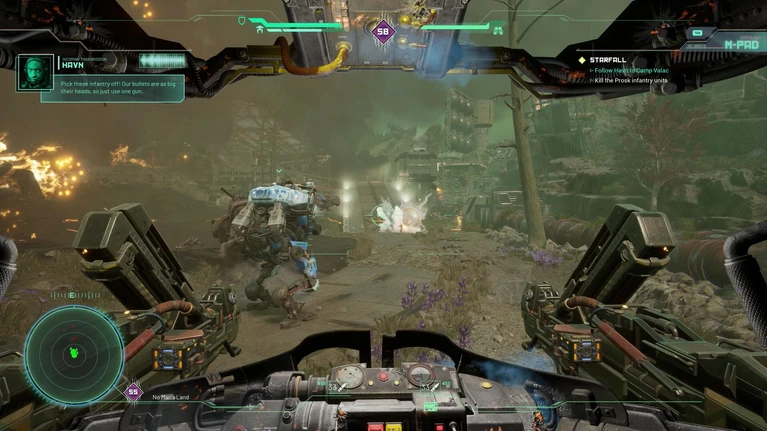Select the HAVN transmission portrait

(35, 71)
